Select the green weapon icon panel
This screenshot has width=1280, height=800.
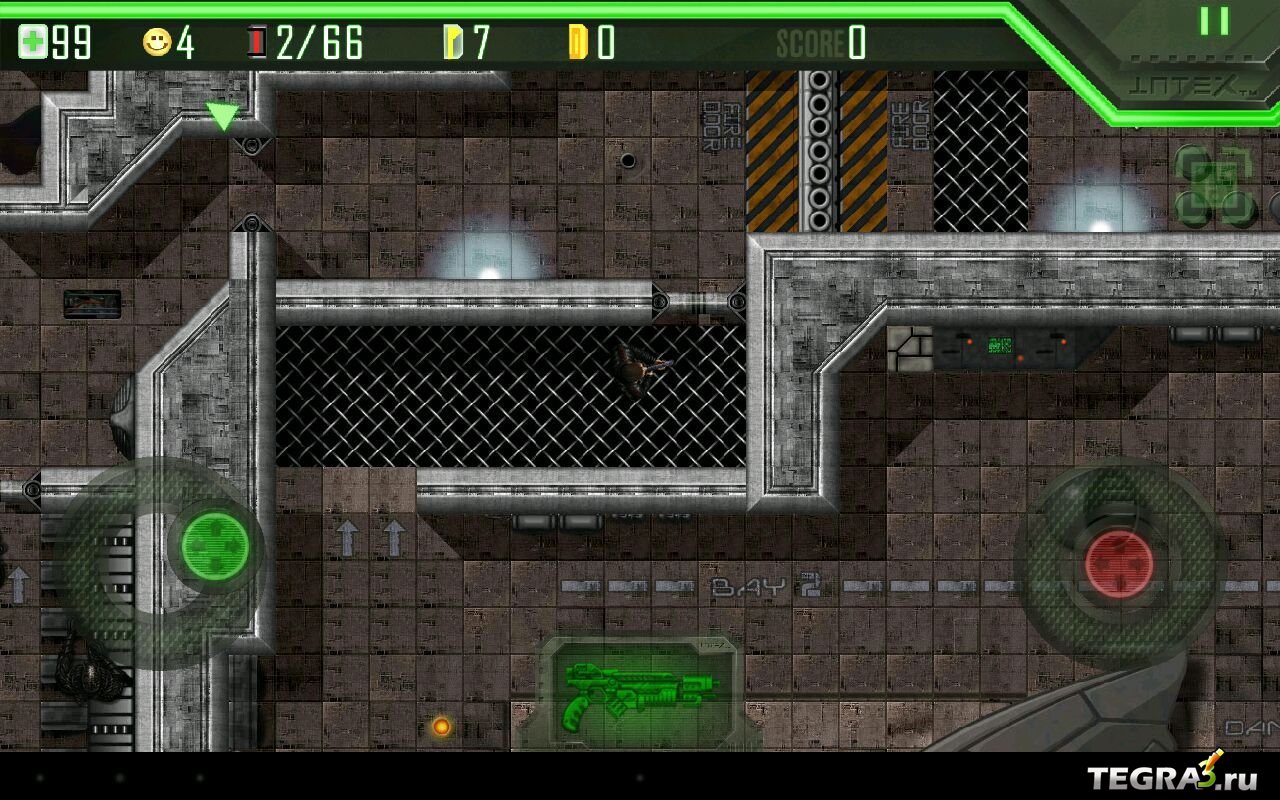pos(638,693)
